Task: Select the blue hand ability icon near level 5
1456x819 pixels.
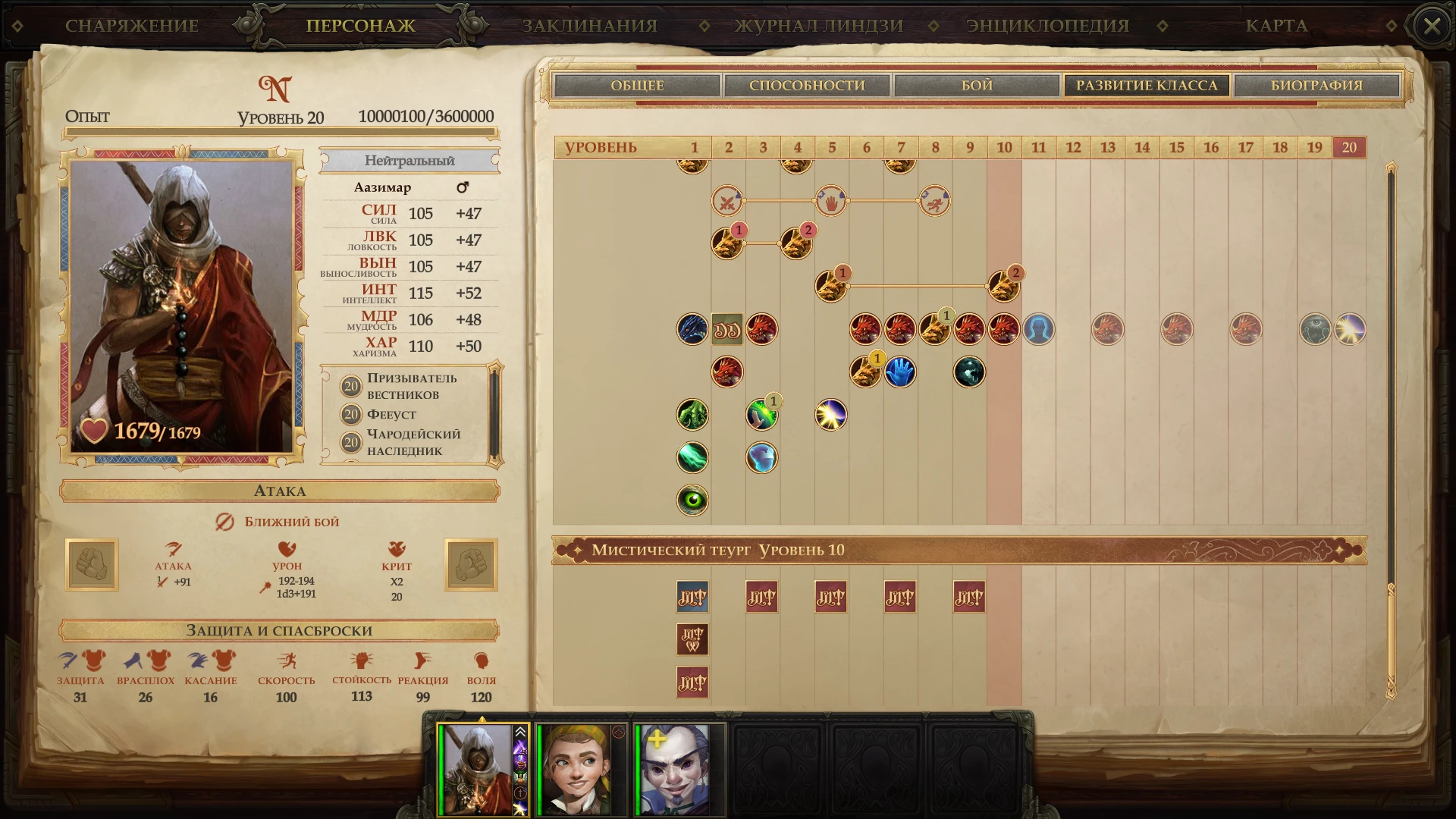Action: click(900, 371)
